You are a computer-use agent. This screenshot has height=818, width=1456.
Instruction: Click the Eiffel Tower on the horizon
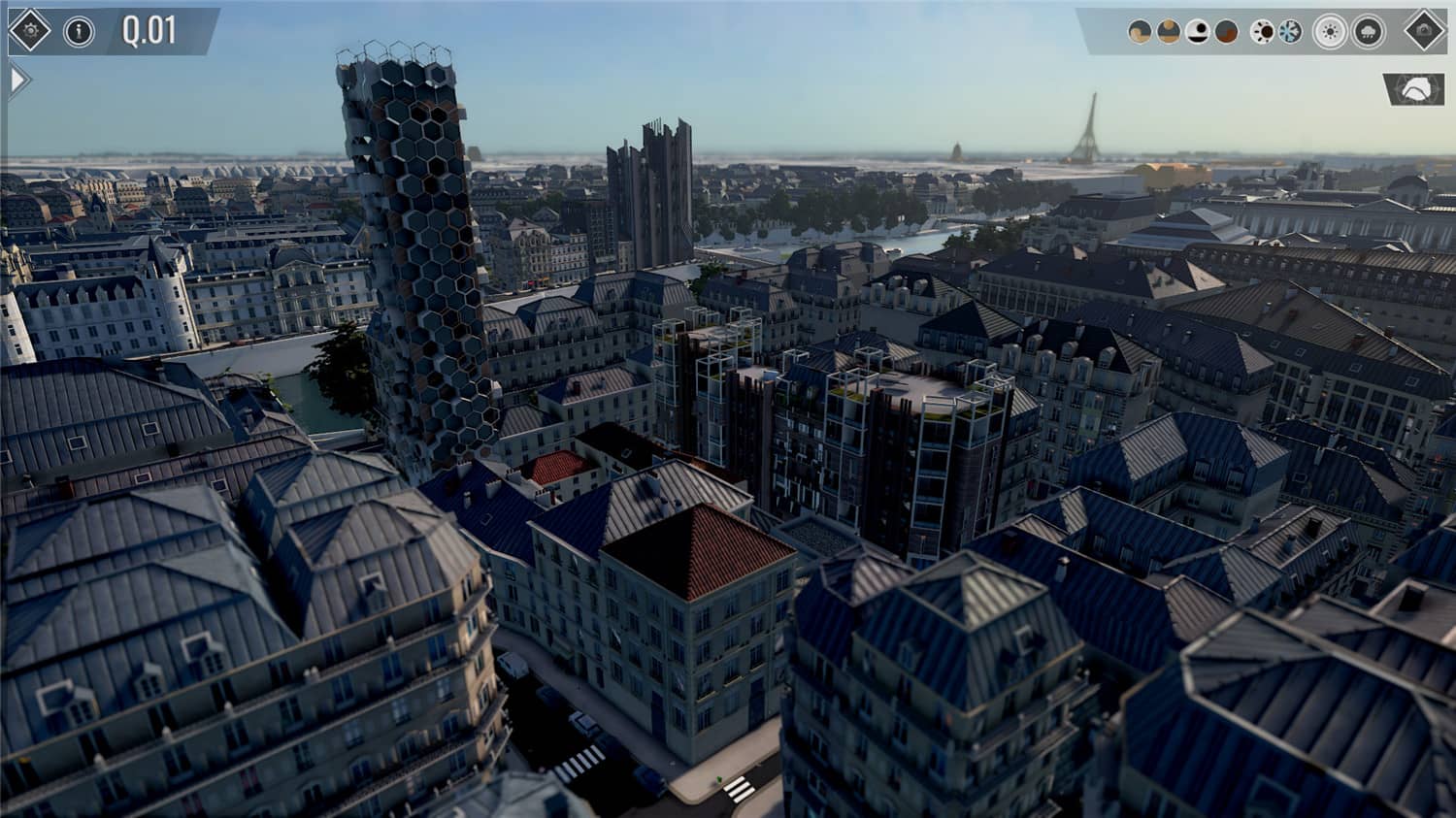click(1091, 131)
